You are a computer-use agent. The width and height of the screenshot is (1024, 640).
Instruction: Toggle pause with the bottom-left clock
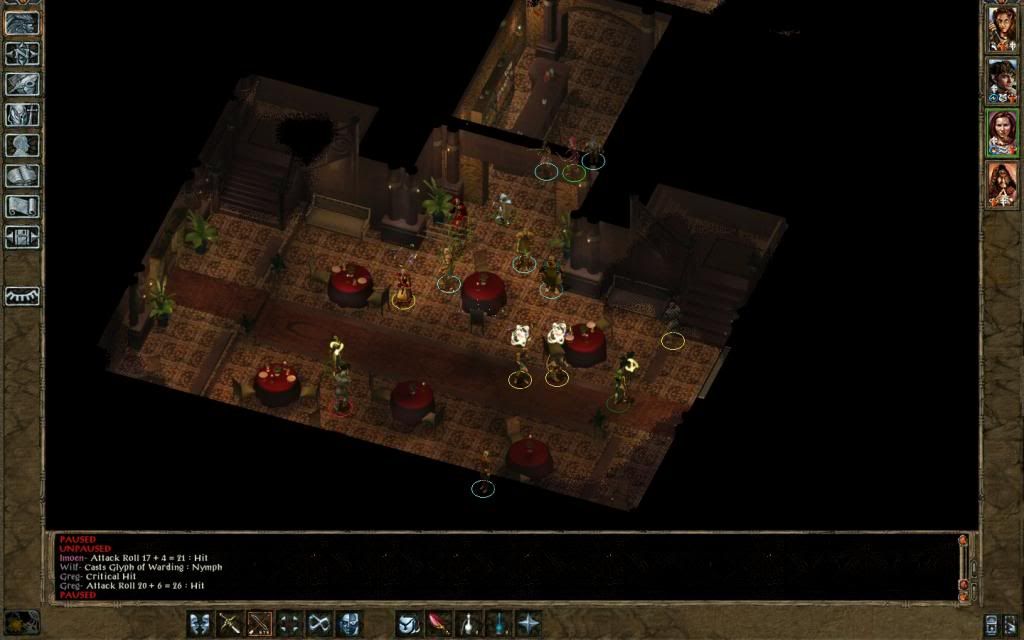tap(21, 622)
